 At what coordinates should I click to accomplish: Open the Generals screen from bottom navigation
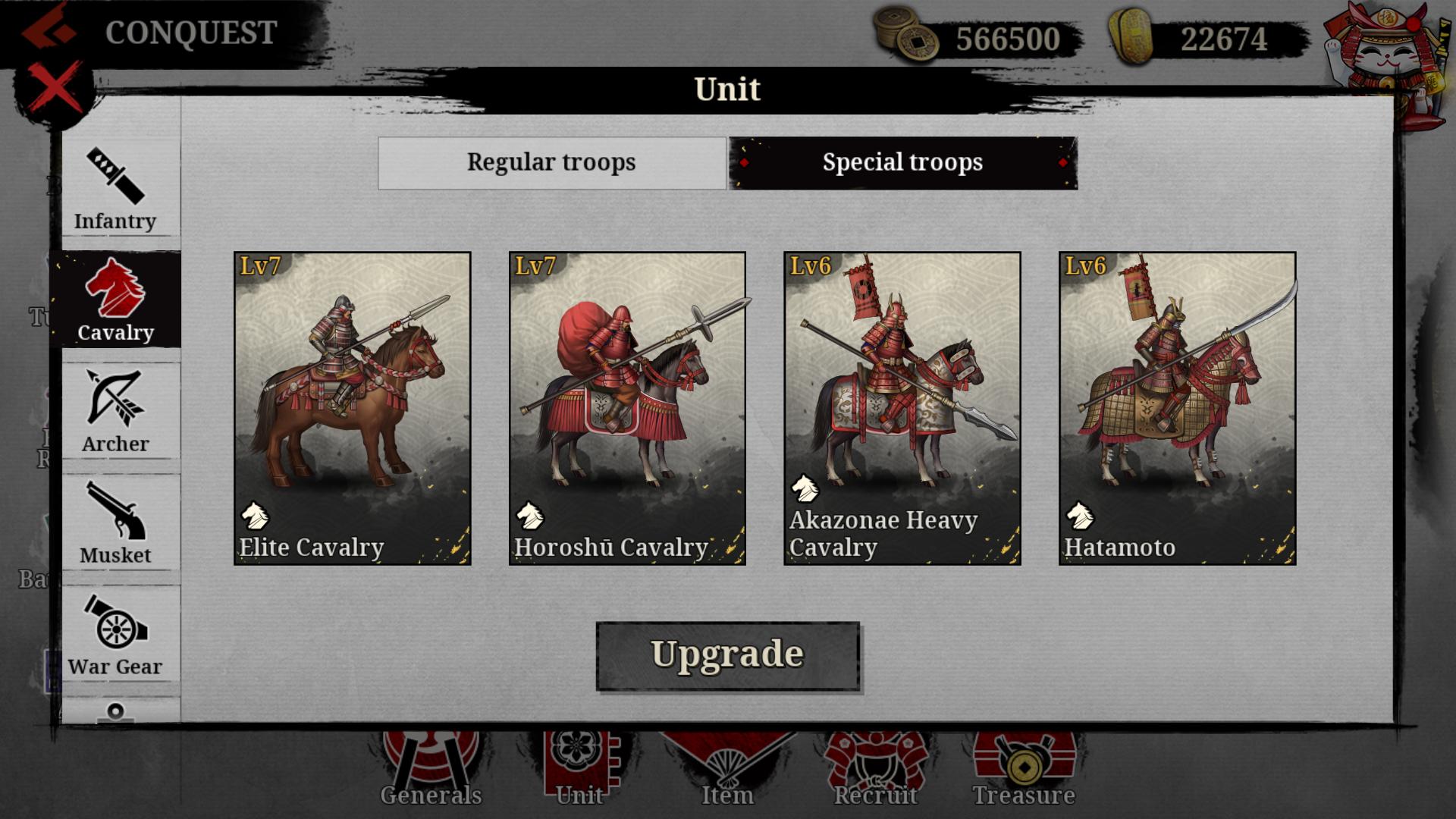pyautogui.click(x=430, y=766)
